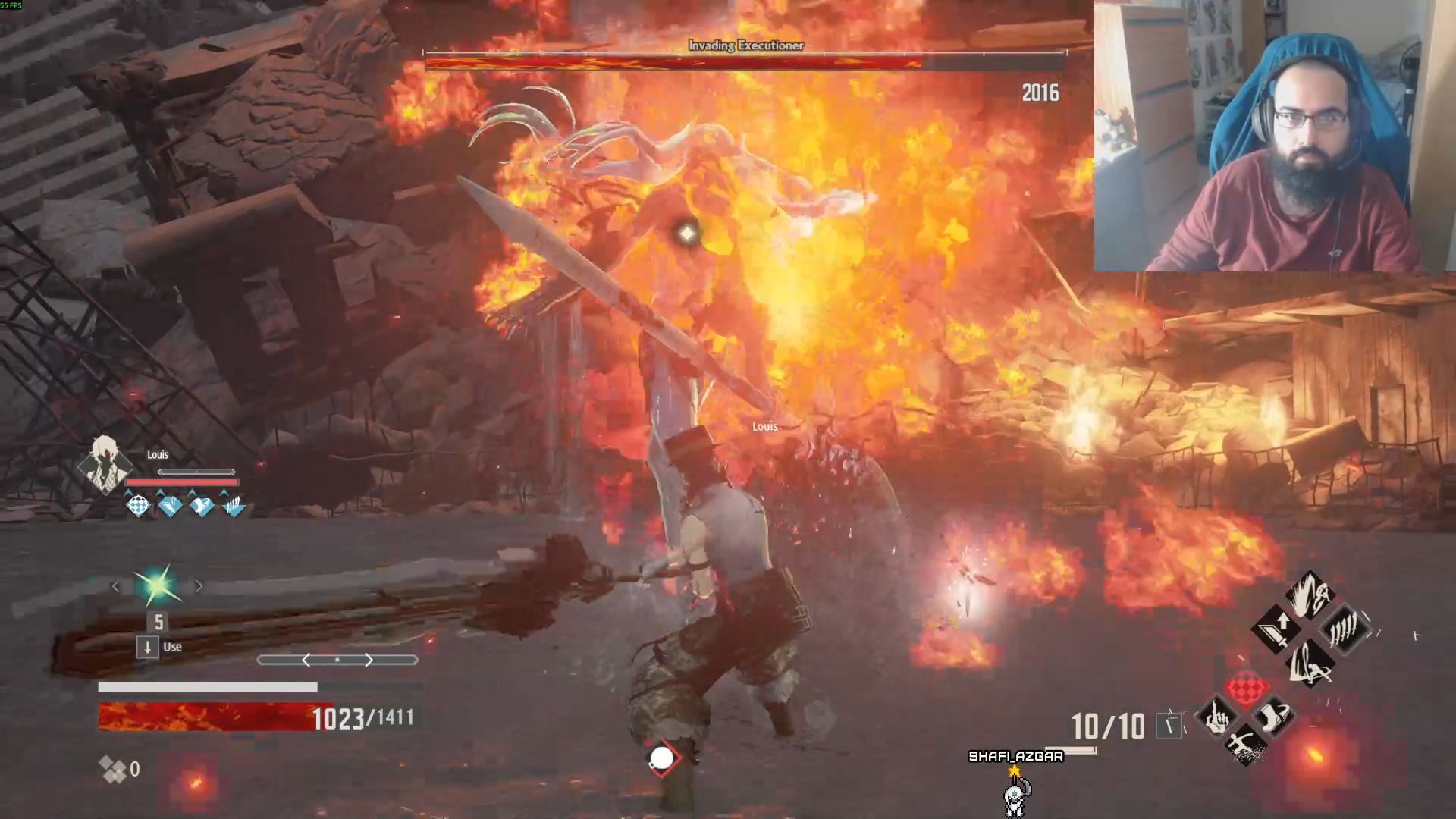The width and height of the screenshot is (1456, 819).
Task: Activate the dissolving running figure gift
Action: (1244, 745)
